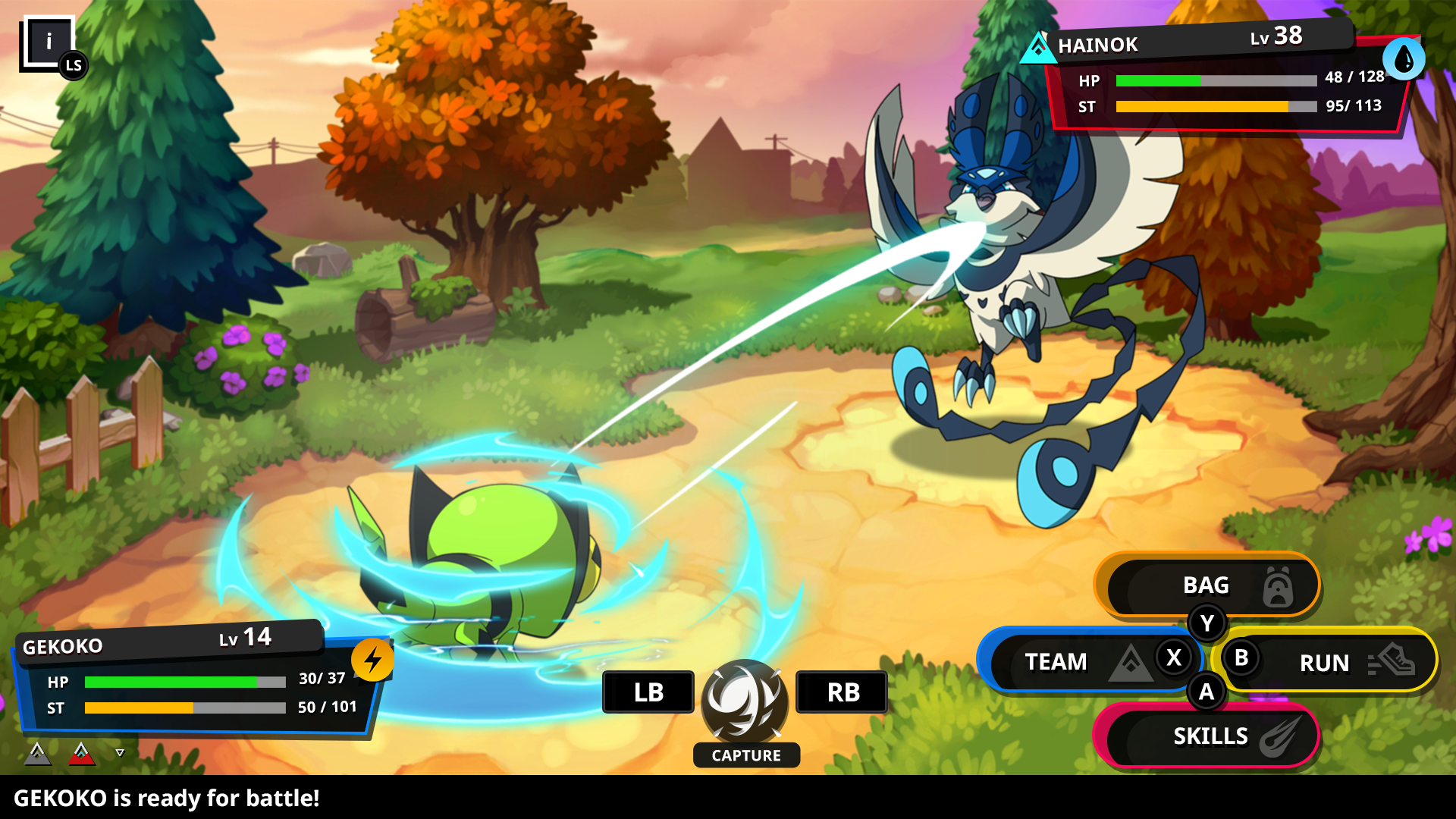Open the TEAM menu
Screen dimensions: 1456x819
pyautogui.click(x=1084, y=661)
